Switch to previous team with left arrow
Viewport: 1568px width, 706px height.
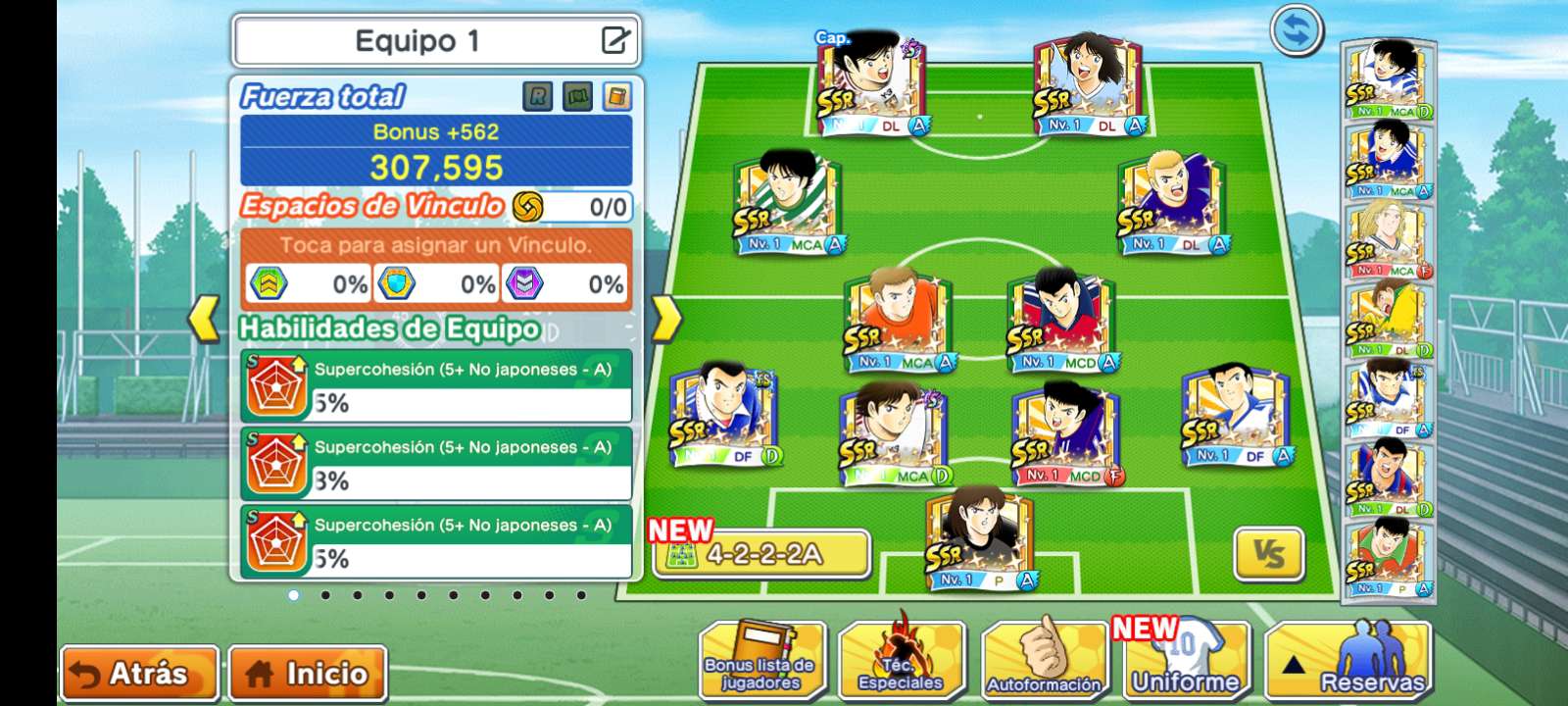pyautogui.click(x=204, y=319)
